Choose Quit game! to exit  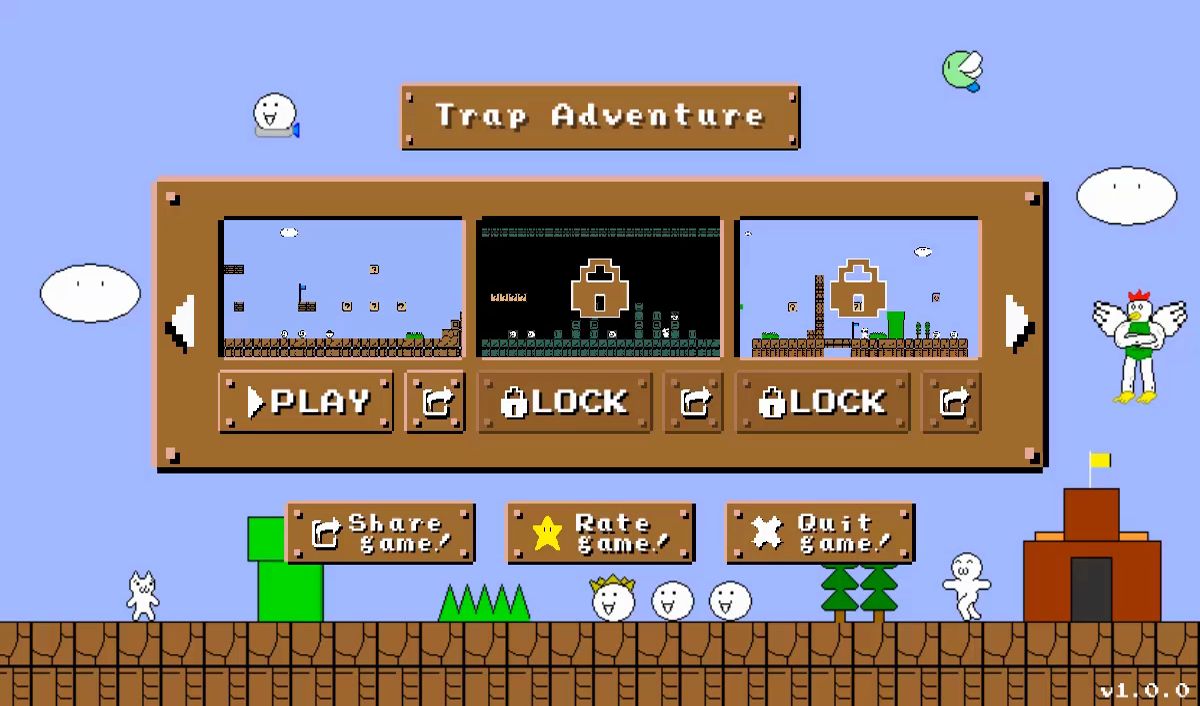(820, 533)
